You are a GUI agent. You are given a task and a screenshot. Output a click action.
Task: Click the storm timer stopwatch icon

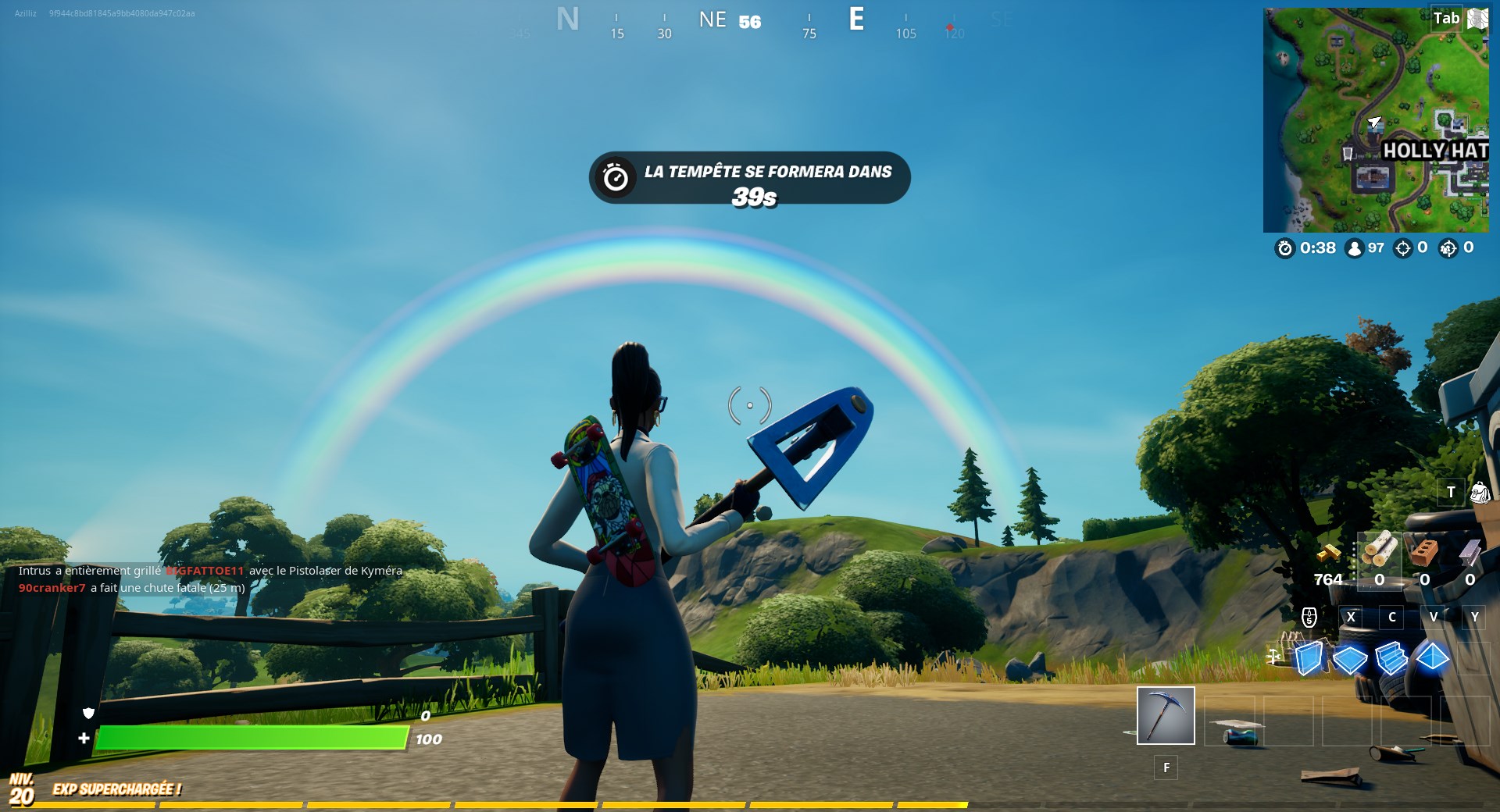1284,248
